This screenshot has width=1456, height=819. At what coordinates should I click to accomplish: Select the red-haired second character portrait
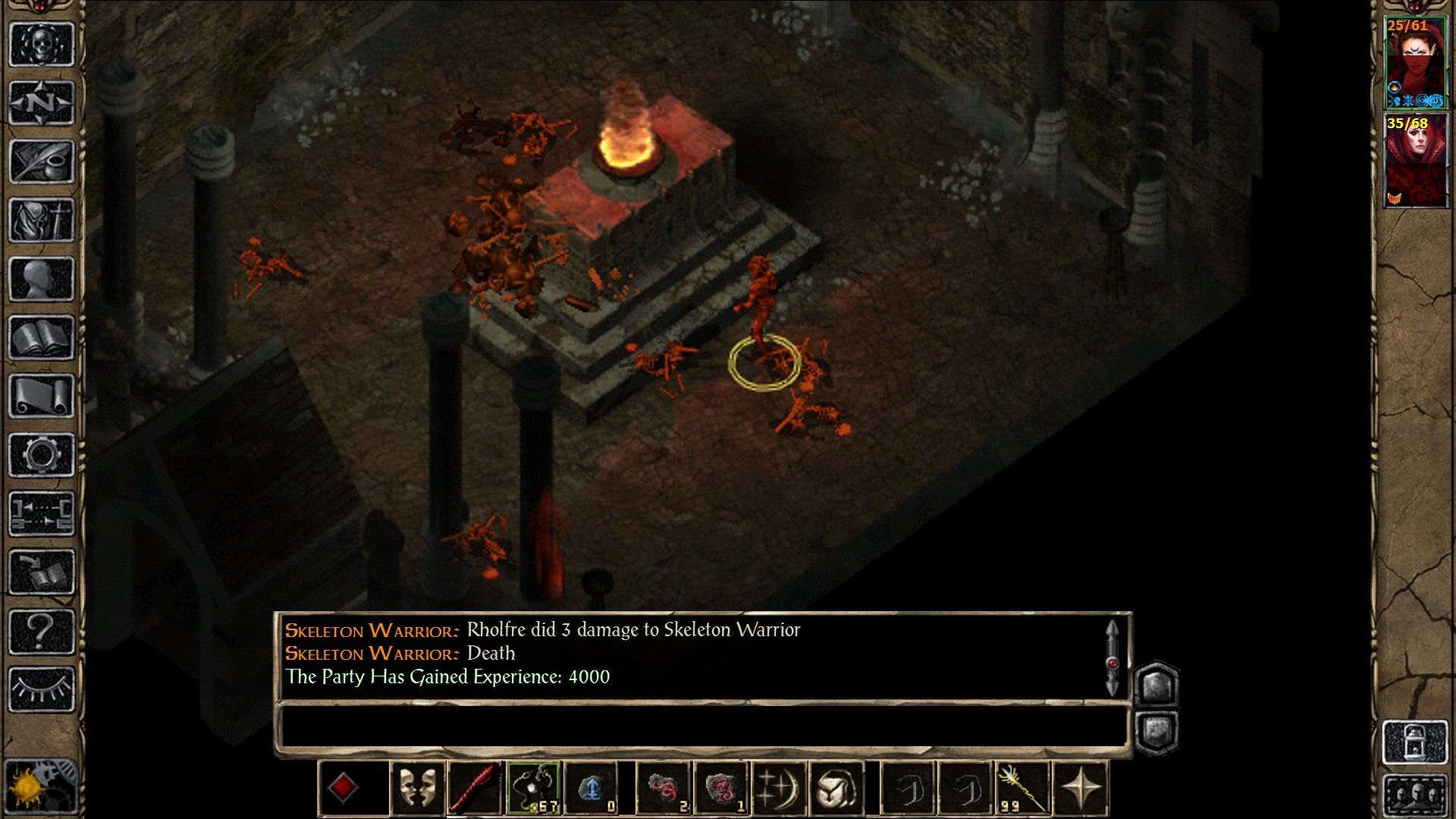click(x=1415, y=161)
